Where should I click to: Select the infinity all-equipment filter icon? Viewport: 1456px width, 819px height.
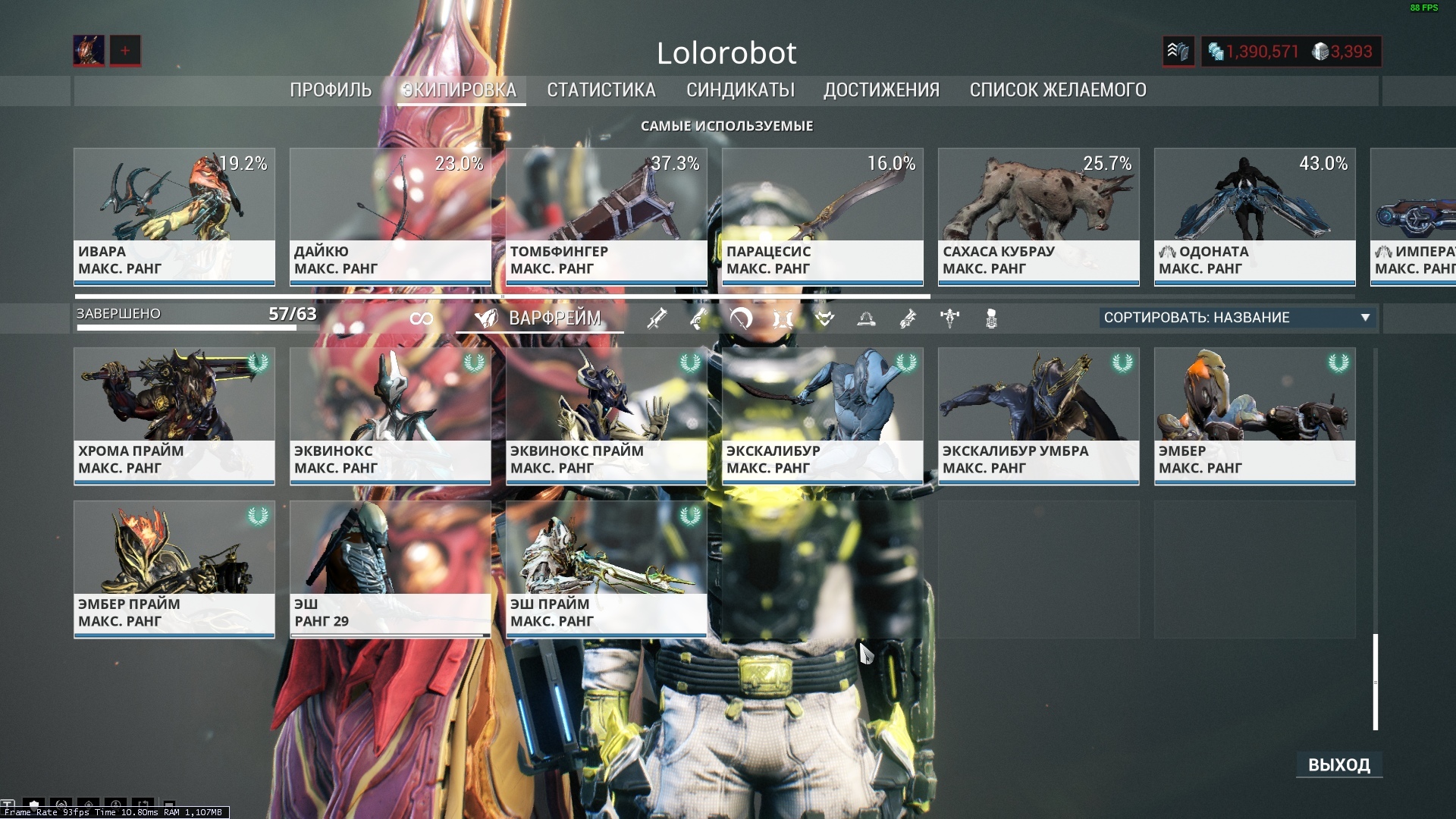point(422,318)
